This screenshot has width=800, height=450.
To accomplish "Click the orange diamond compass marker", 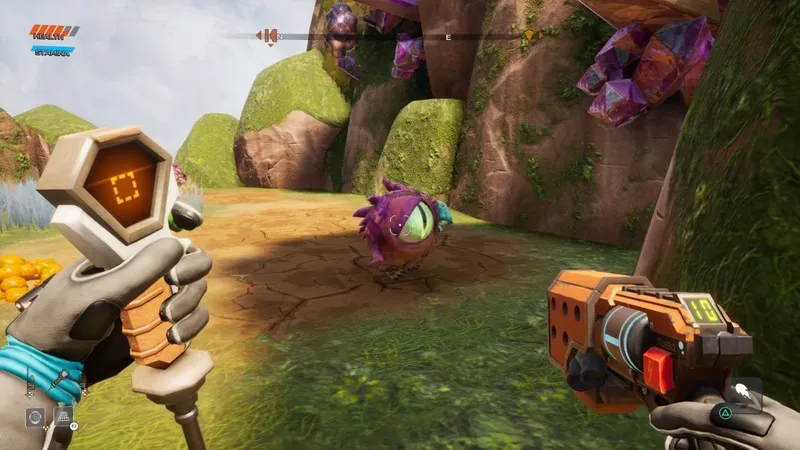I will point(529,36).
